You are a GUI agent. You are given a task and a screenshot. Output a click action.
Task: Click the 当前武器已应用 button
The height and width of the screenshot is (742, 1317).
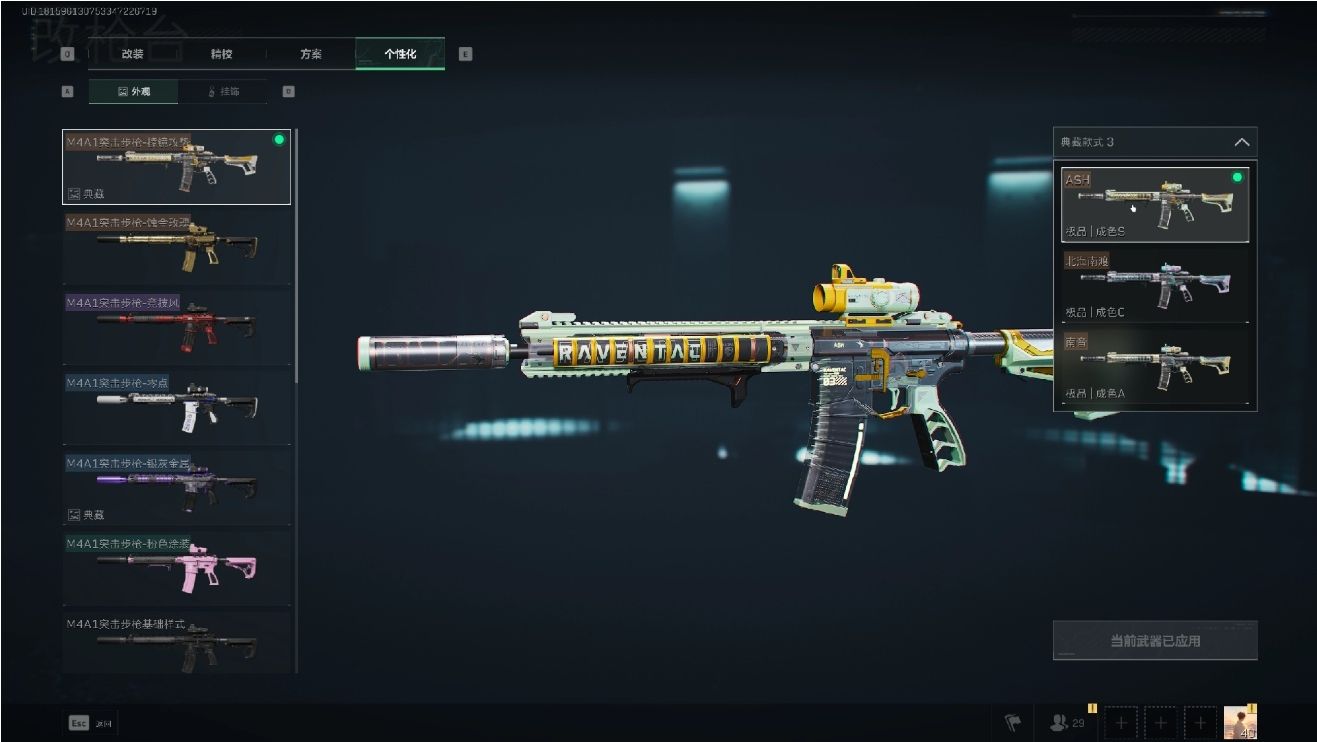[1155, 641]
